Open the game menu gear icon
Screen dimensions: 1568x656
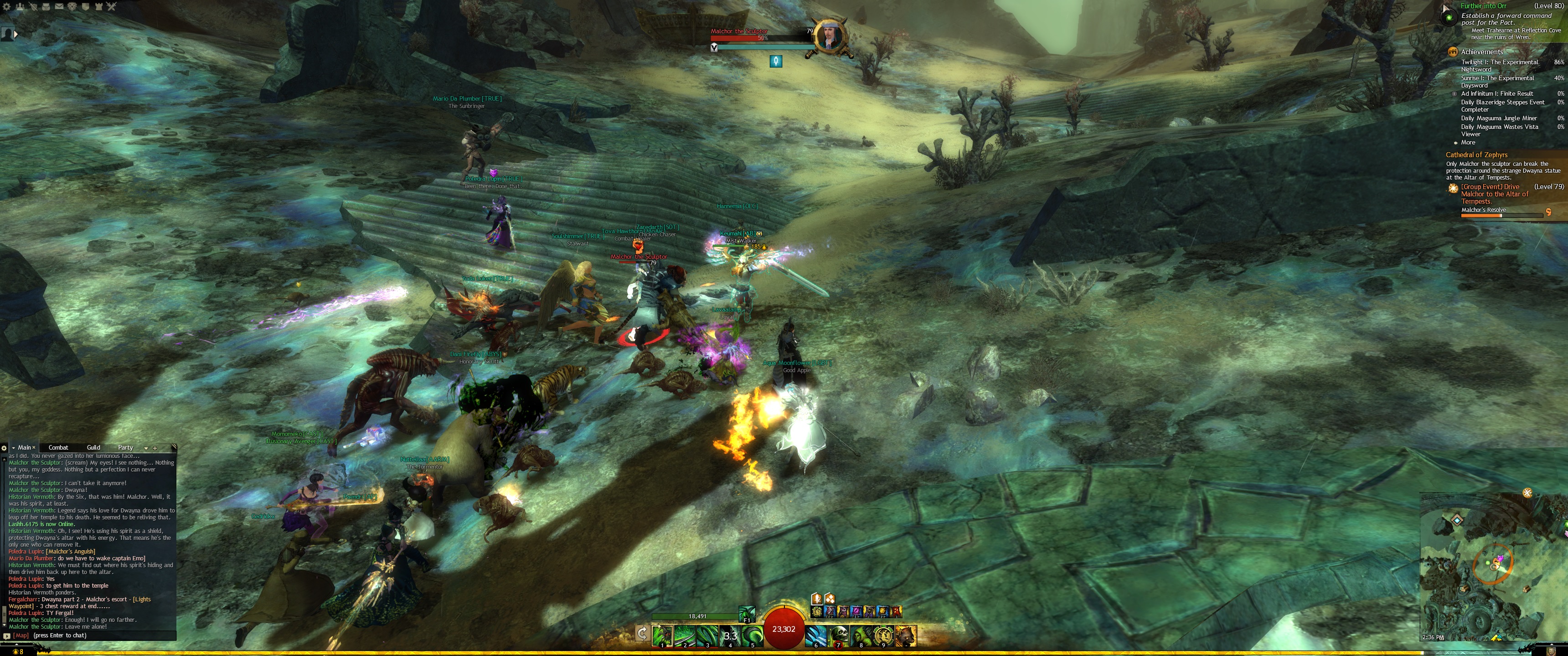(6, 7)
